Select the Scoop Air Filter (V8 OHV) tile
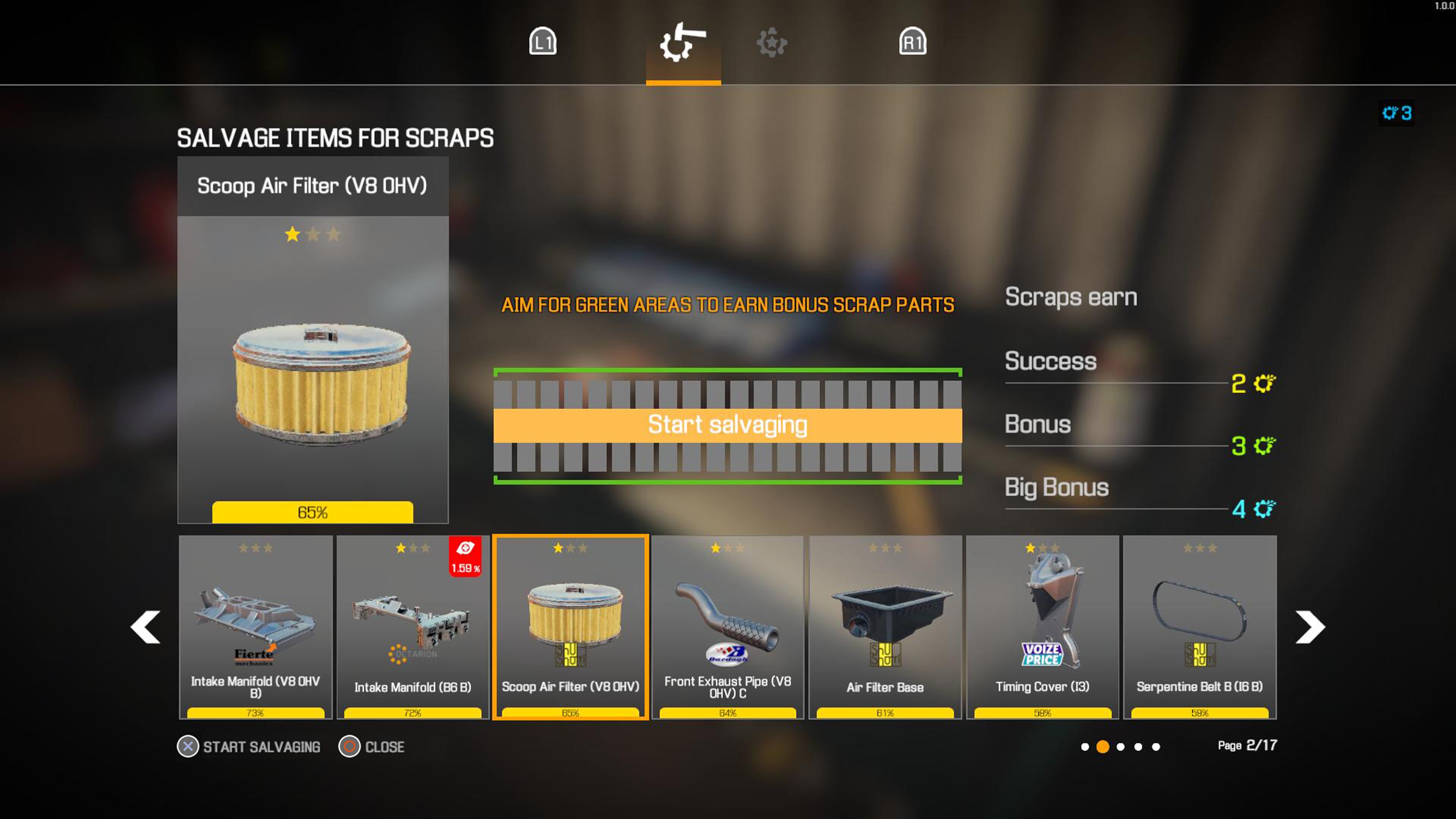Image resolution: width=1456 pixels, height=819 pixels. (x=570, y=627)
